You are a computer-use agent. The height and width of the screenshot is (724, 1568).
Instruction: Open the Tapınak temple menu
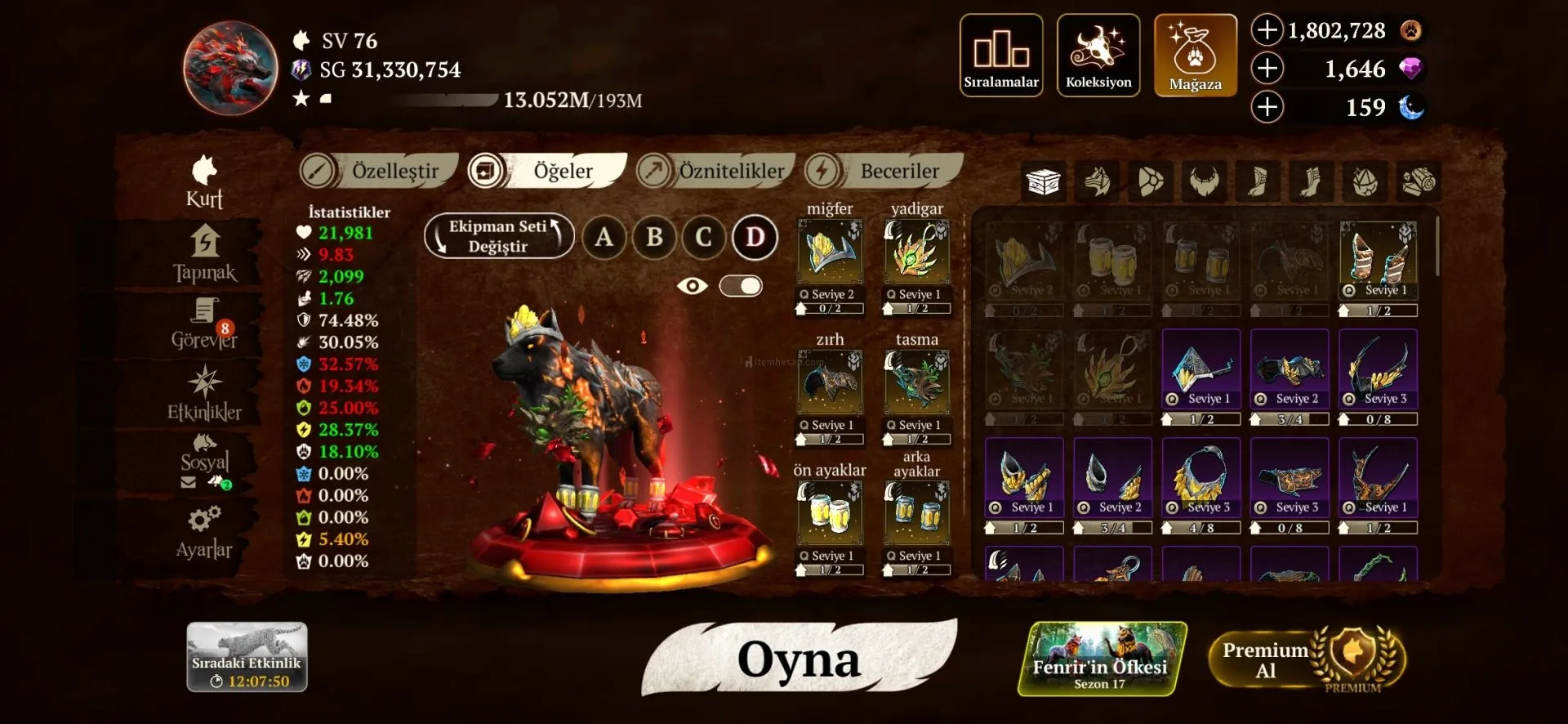(204, 253)
